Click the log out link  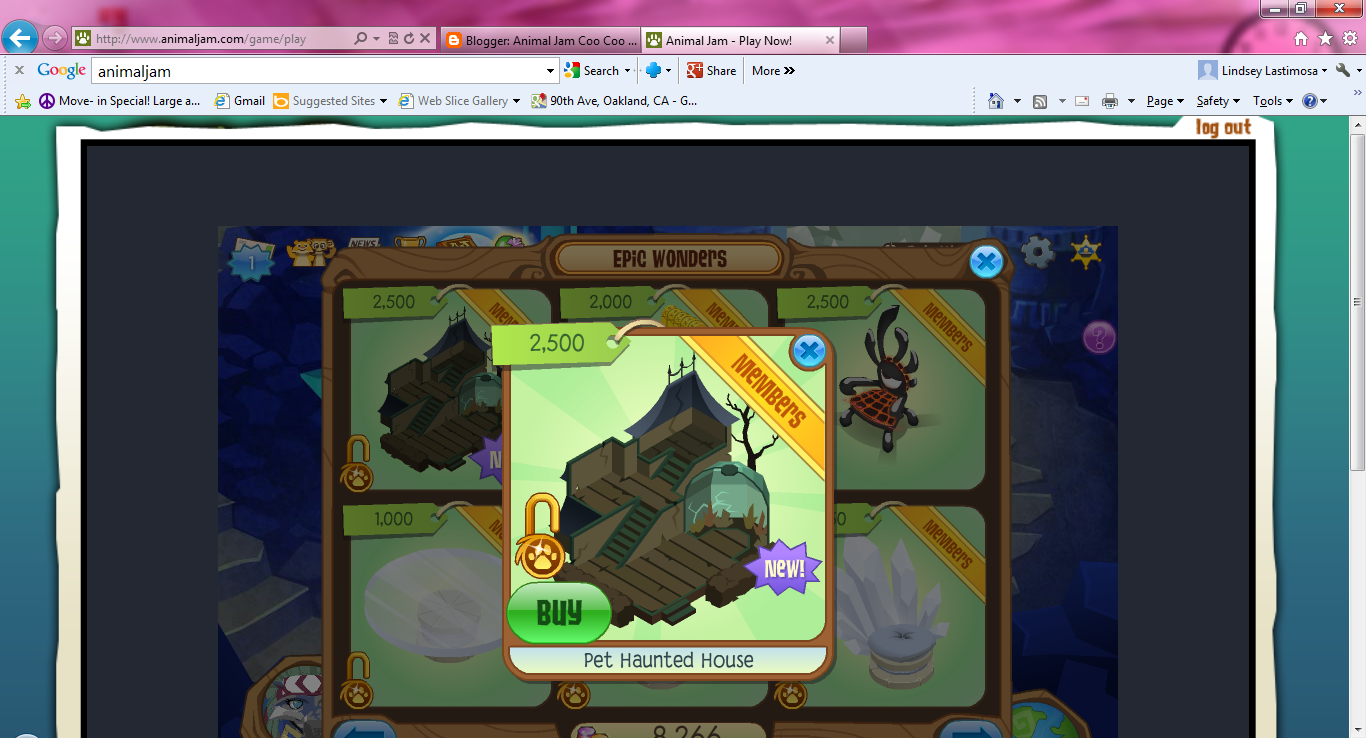tap(1222, 128)
